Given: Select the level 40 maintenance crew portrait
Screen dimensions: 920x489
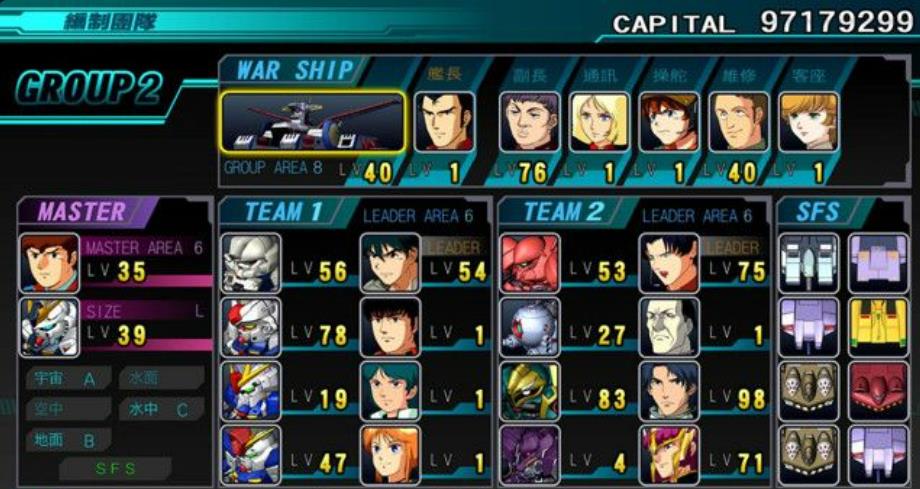Looking at the screenshot, I should pos(739,122).
